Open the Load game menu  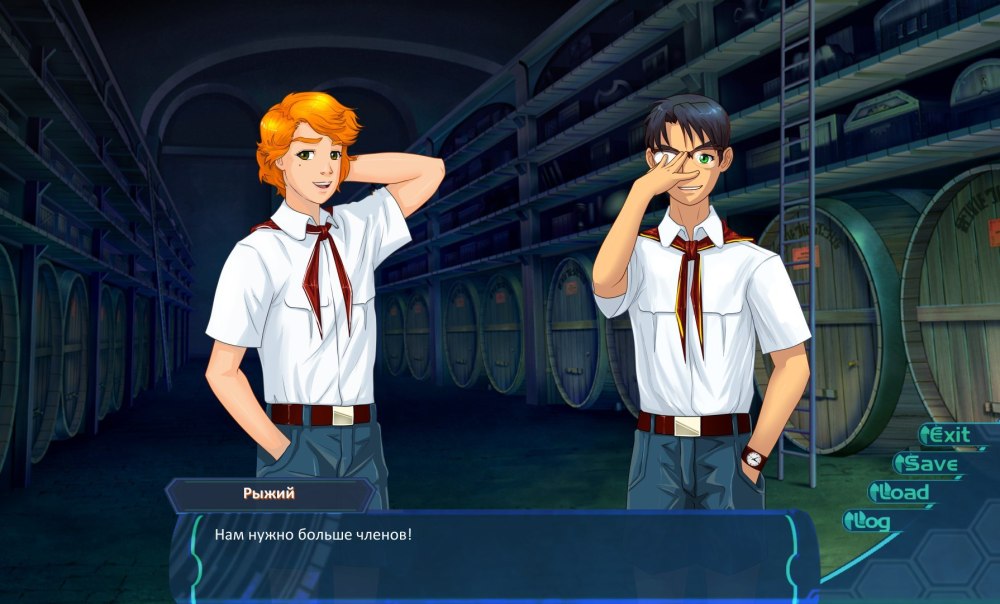coord(903,492)
